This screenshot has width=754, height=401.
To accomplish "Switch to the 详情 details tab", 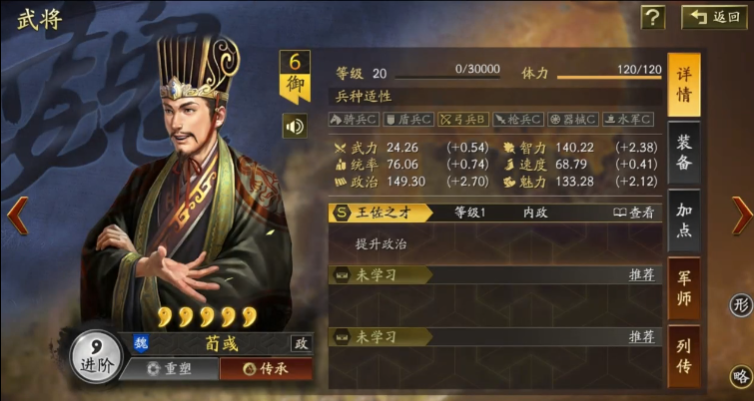I will coord(684,84).
